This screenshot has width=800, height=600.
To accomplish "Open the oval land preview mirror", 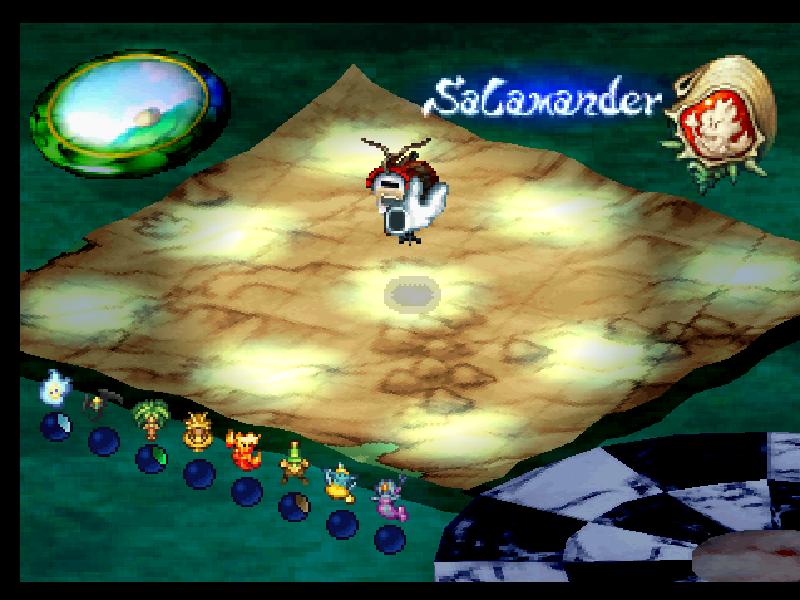I will 128,117.
